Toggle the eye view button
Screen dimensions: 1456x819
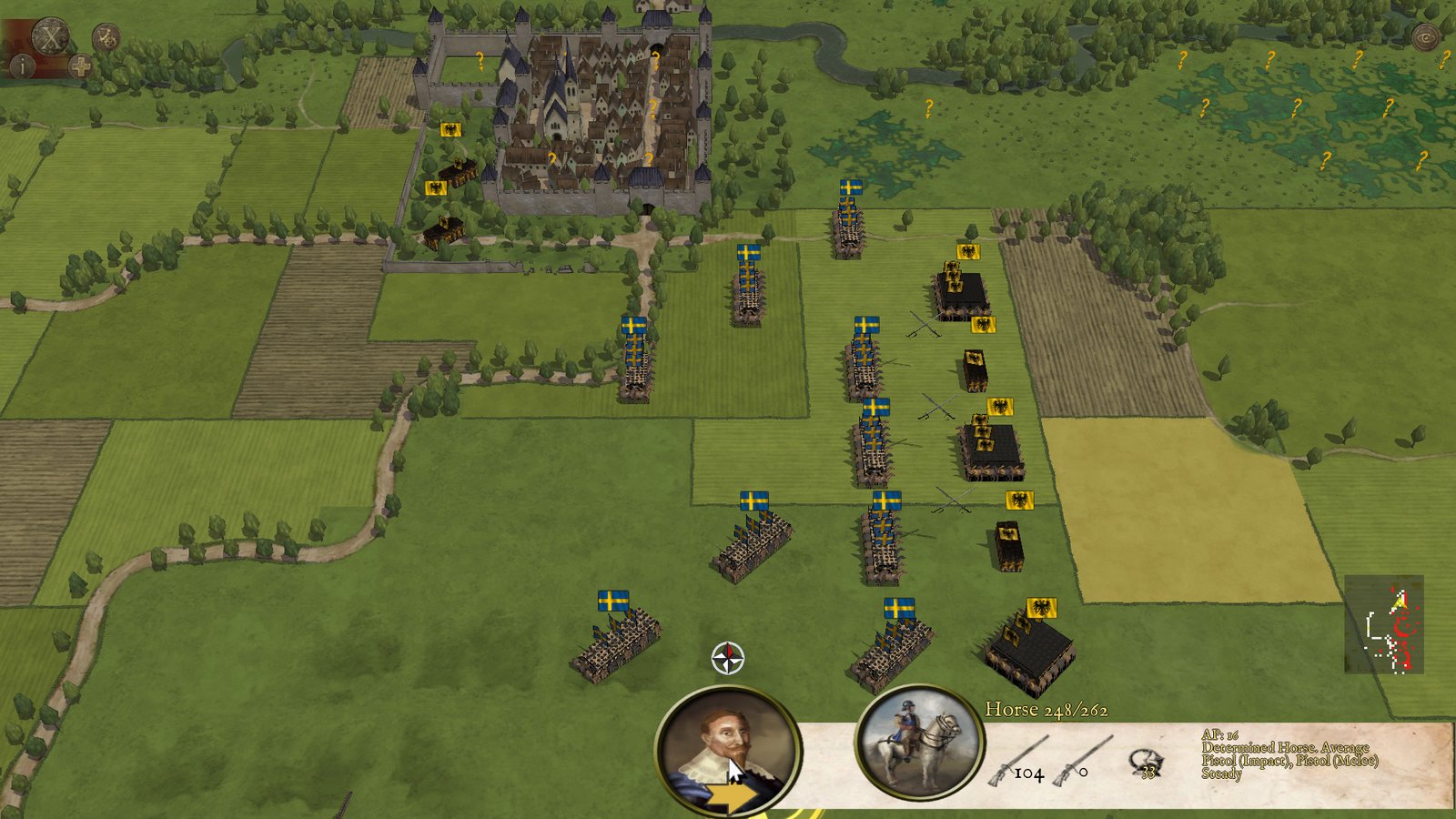click(x=1425, y=37)
